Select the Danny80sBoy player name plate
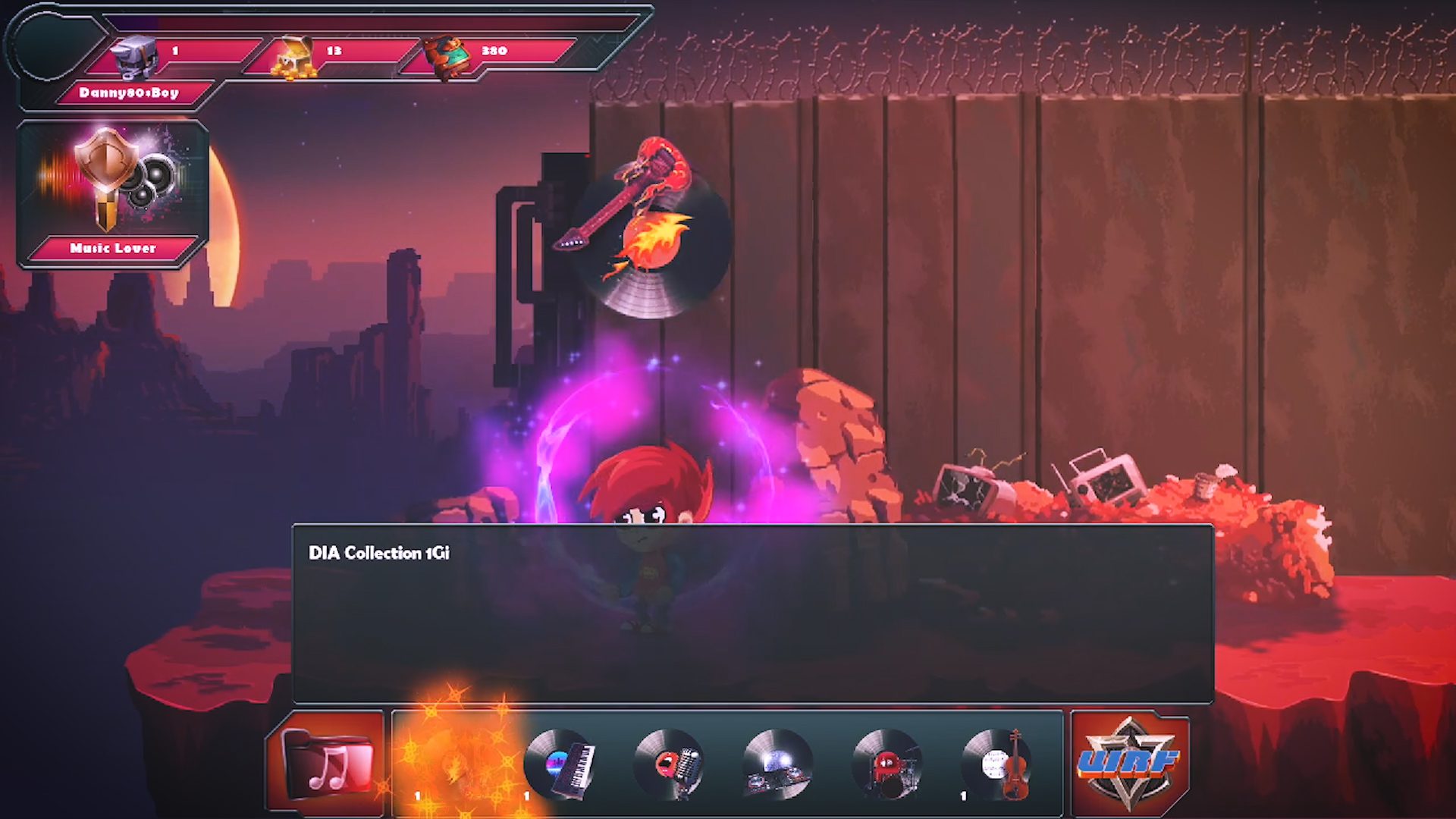Image resolution: width=1456 pixels, height=819 pixels. coord(129,93)
